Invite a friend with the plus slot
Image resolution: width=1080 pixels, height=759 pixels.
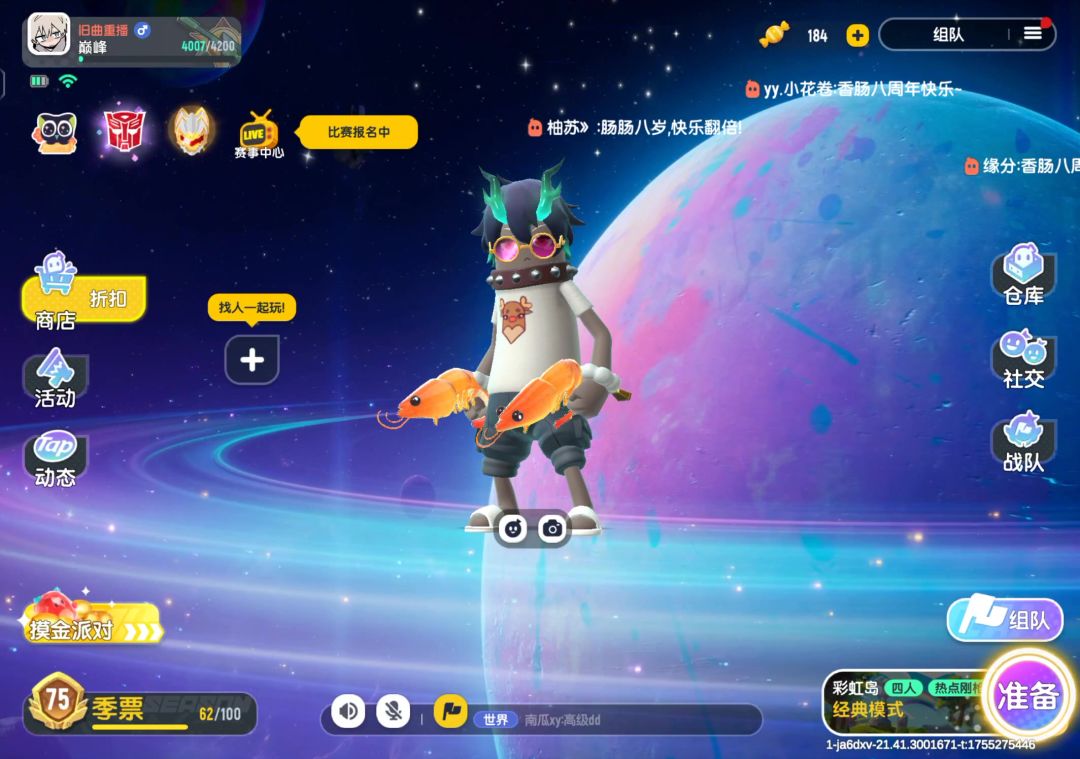coord(252,360)
